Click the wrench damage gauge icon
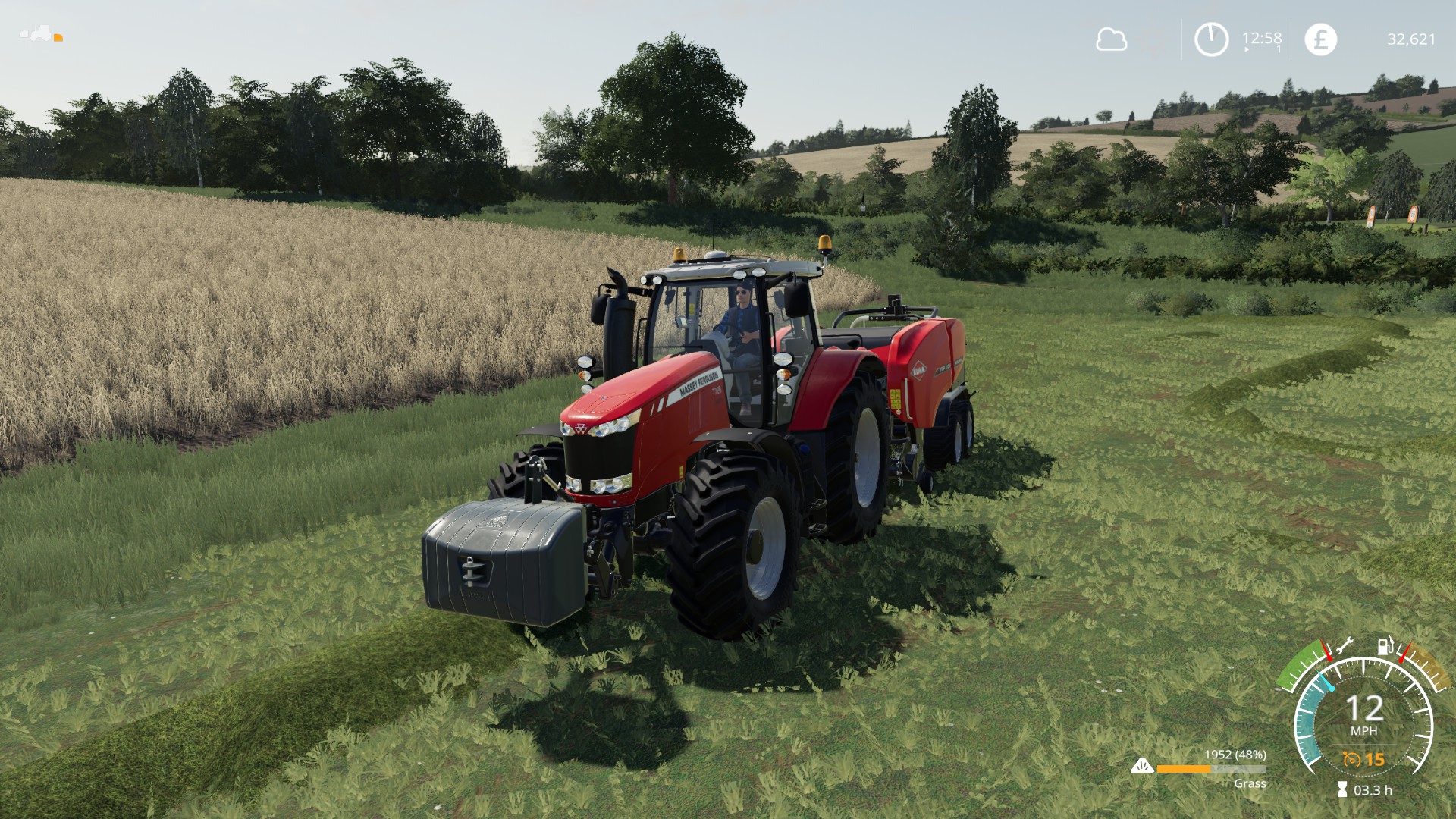This screenshot has width=1456, height=819. 1345,647
